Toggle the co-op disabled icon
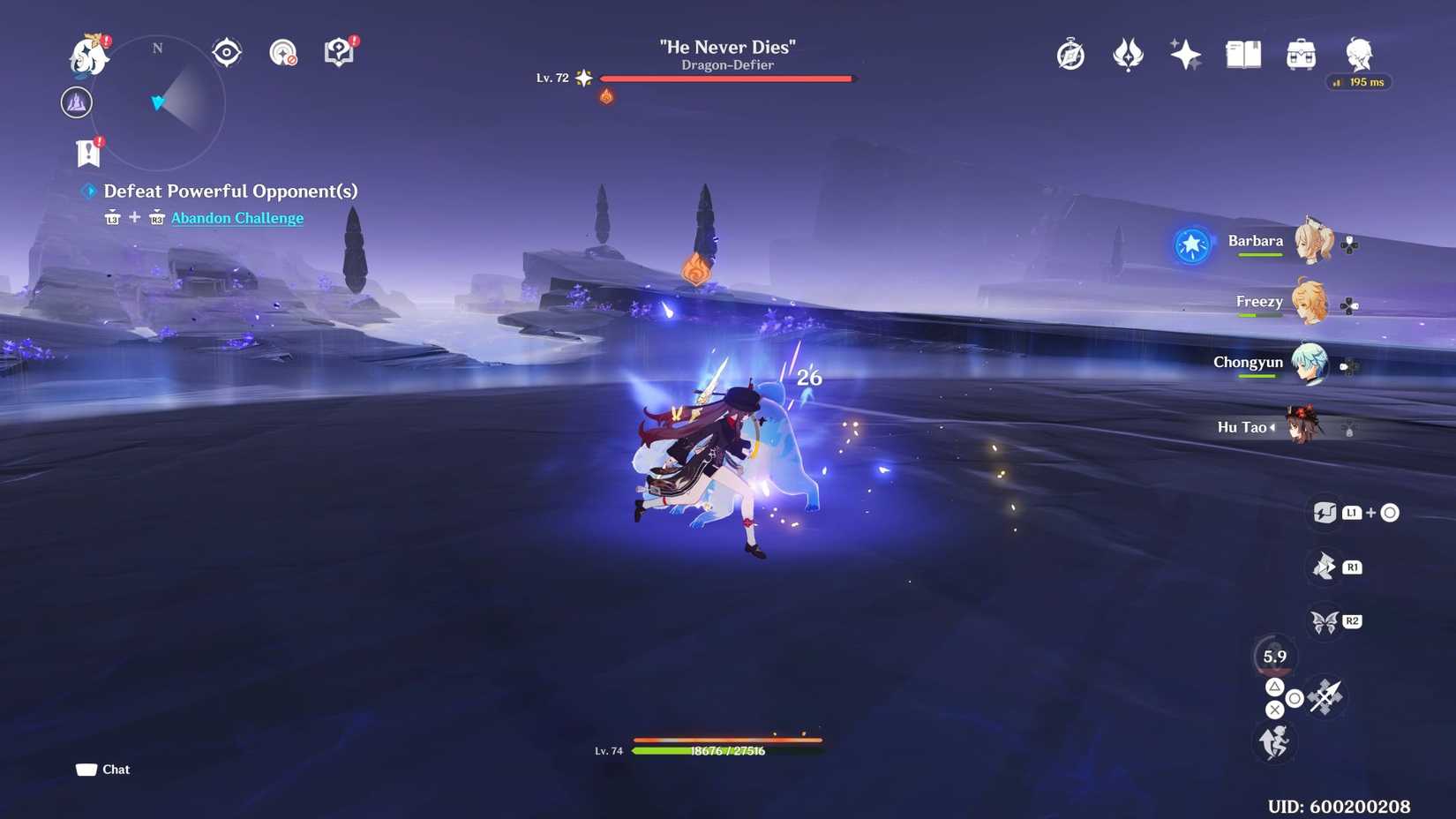Image resolution: width=1456 pixels, height=819 pixels. coord(282,53)
